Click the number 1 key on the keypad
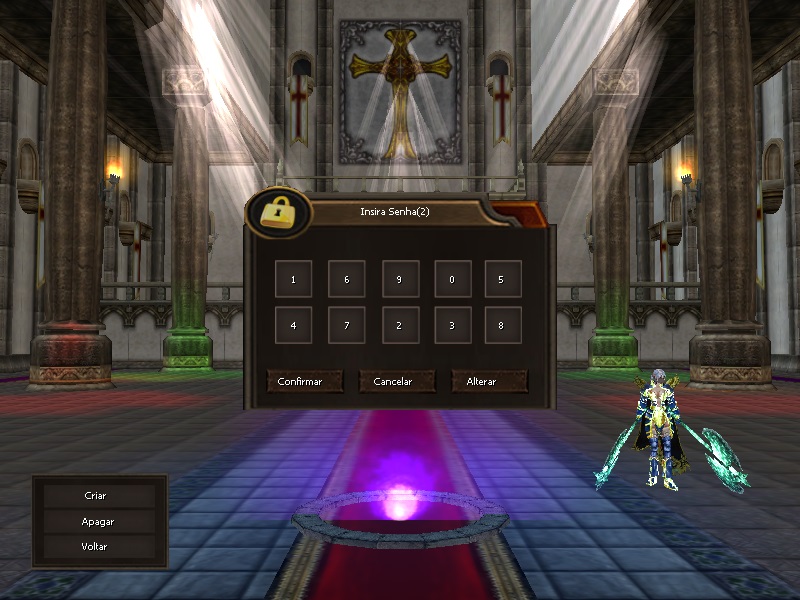The width and height of the screenshot is (800, 600). coord(293,280)
